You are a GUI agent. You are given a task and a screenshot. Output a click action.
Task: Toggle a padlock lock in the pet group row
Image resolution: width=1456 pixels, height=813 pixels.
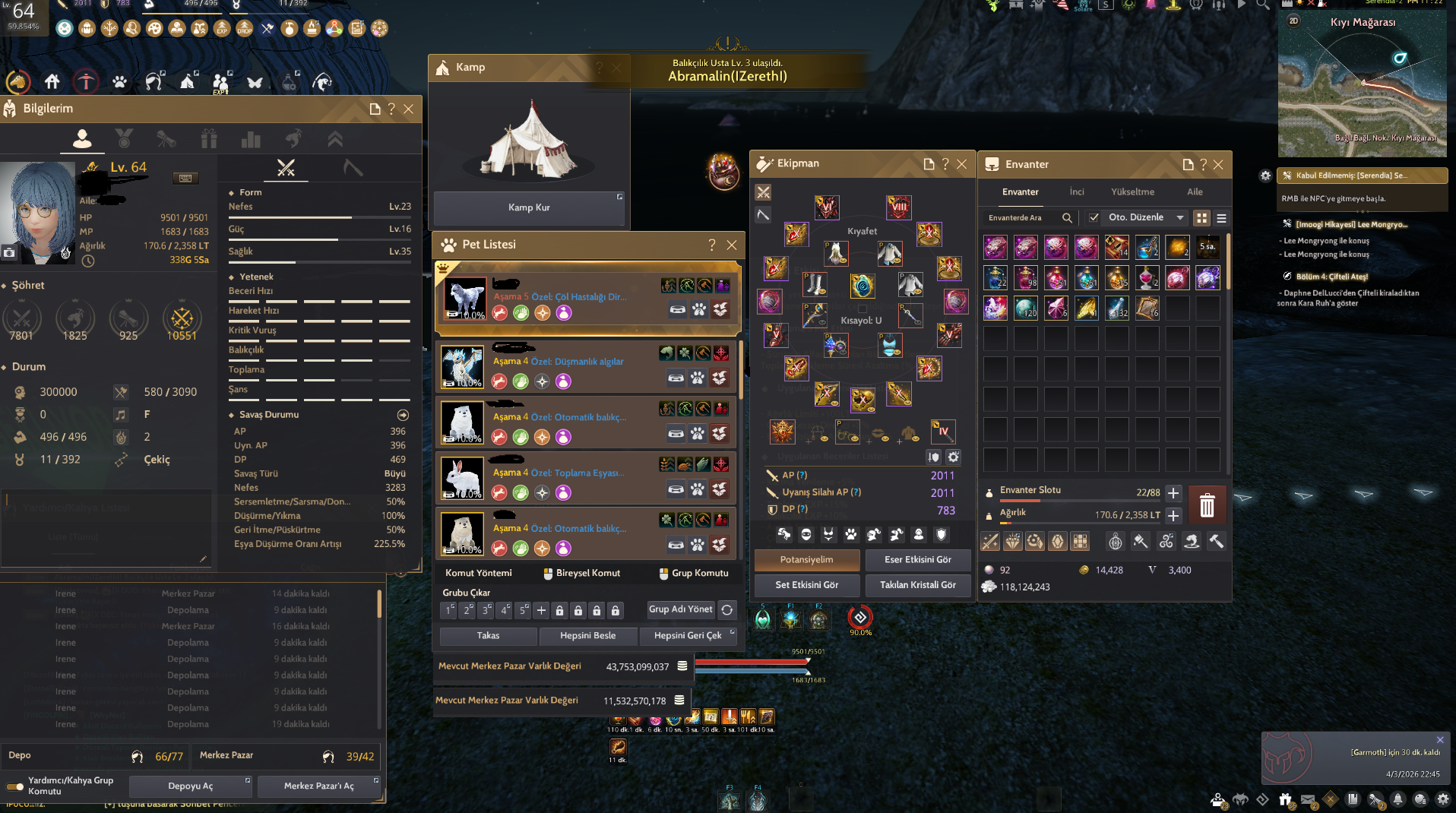click(559, 609)
